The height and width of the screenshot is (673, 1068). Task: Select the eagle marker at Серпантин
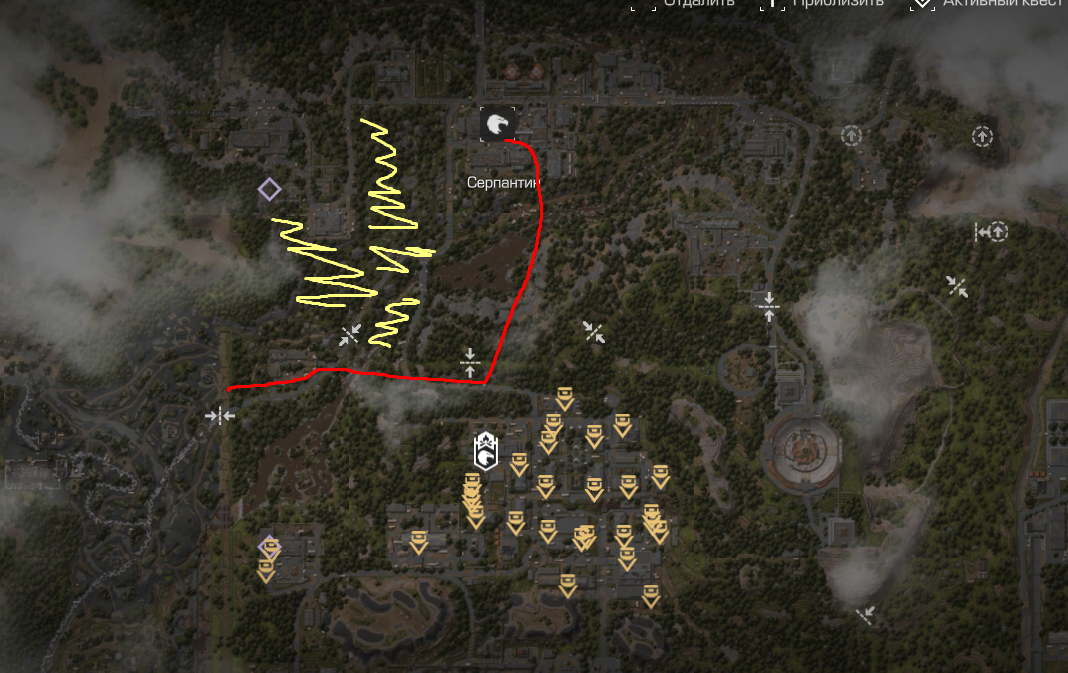tap(497, 124)
